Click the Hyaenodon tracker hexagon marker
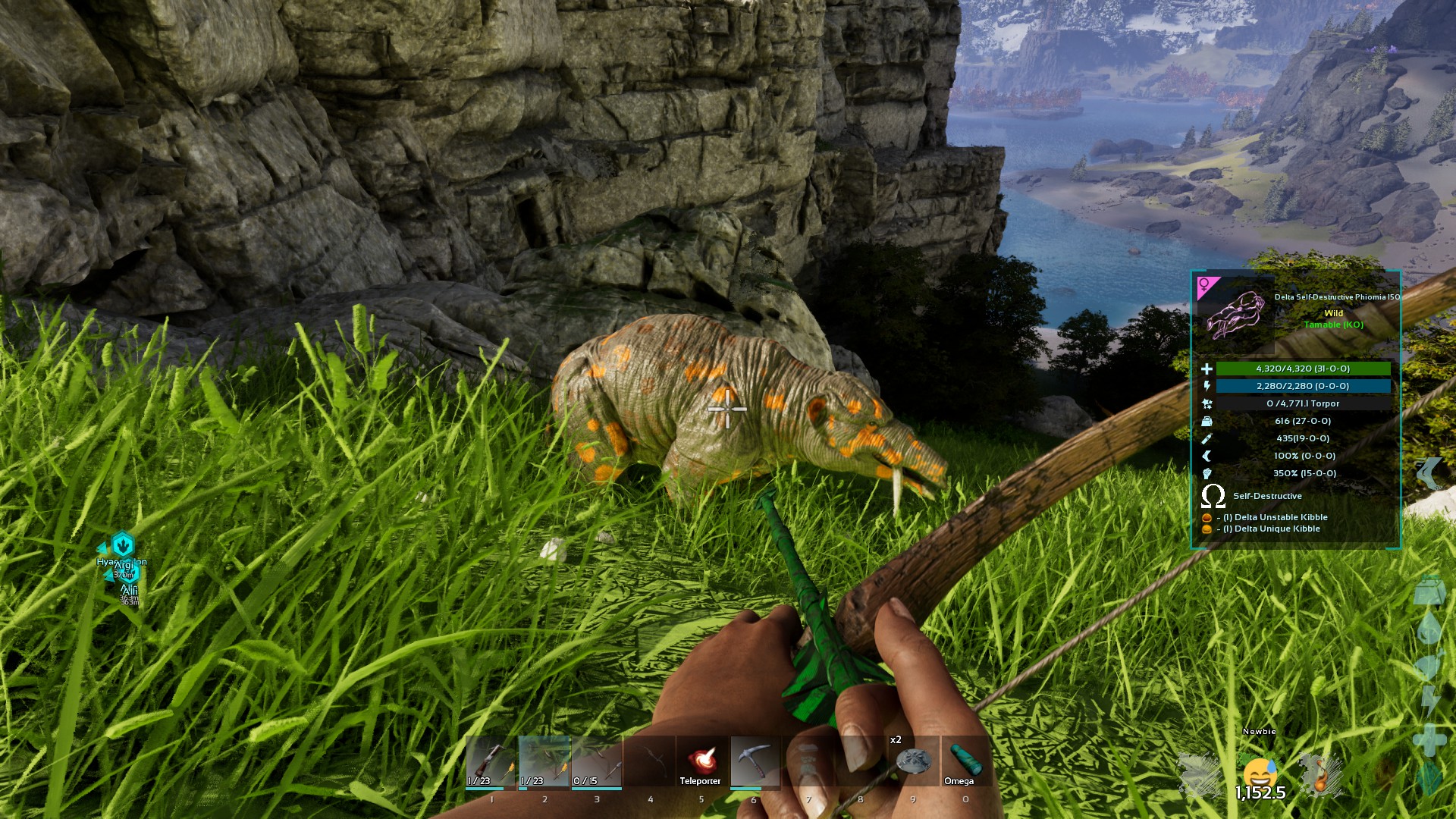The width and height of the screenshot is (1456, 819). pos(122,544)
